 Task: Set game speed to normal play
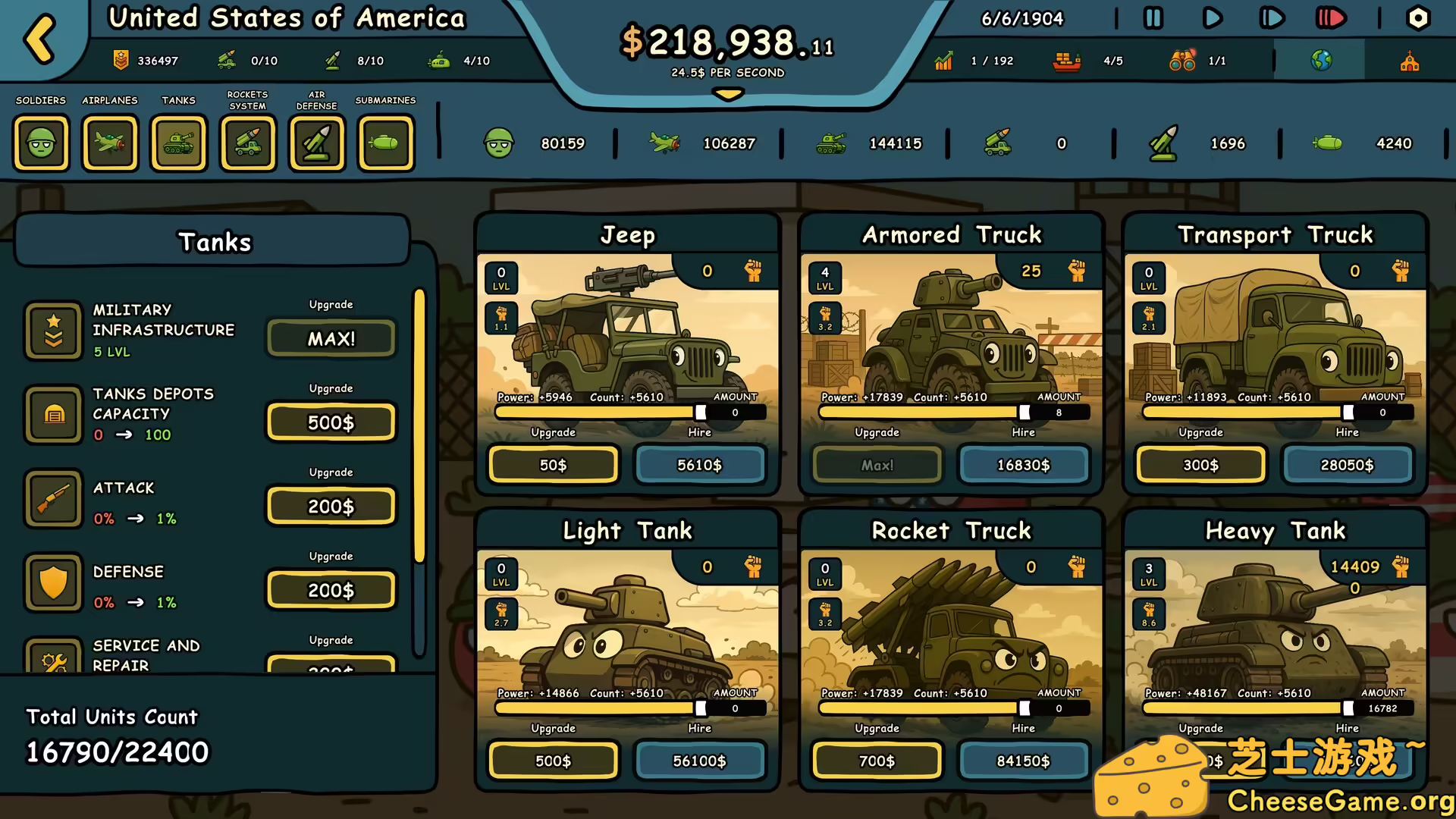coord(1212,18)
